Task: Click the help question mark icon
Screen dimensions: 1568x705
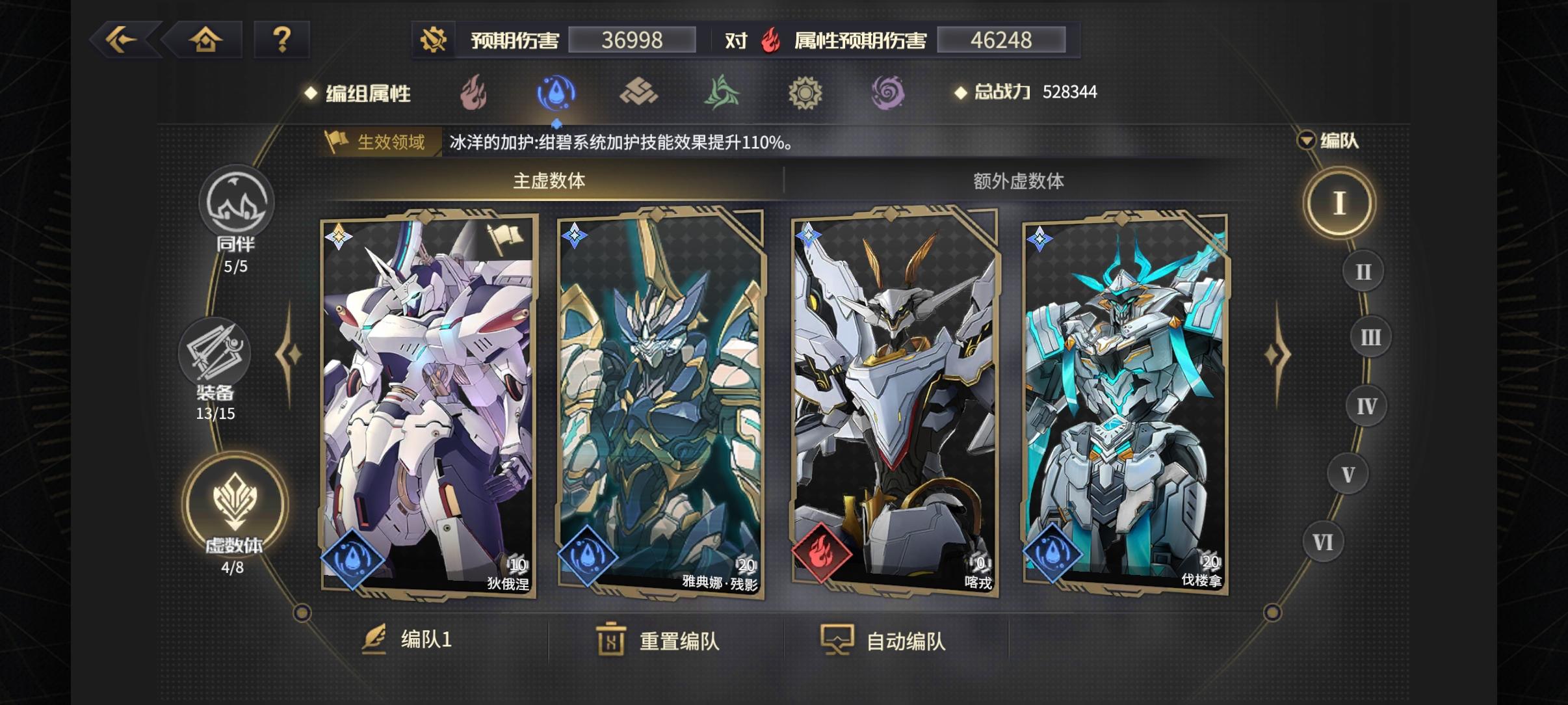Action: pyautogui.click(x=282, y=40)
